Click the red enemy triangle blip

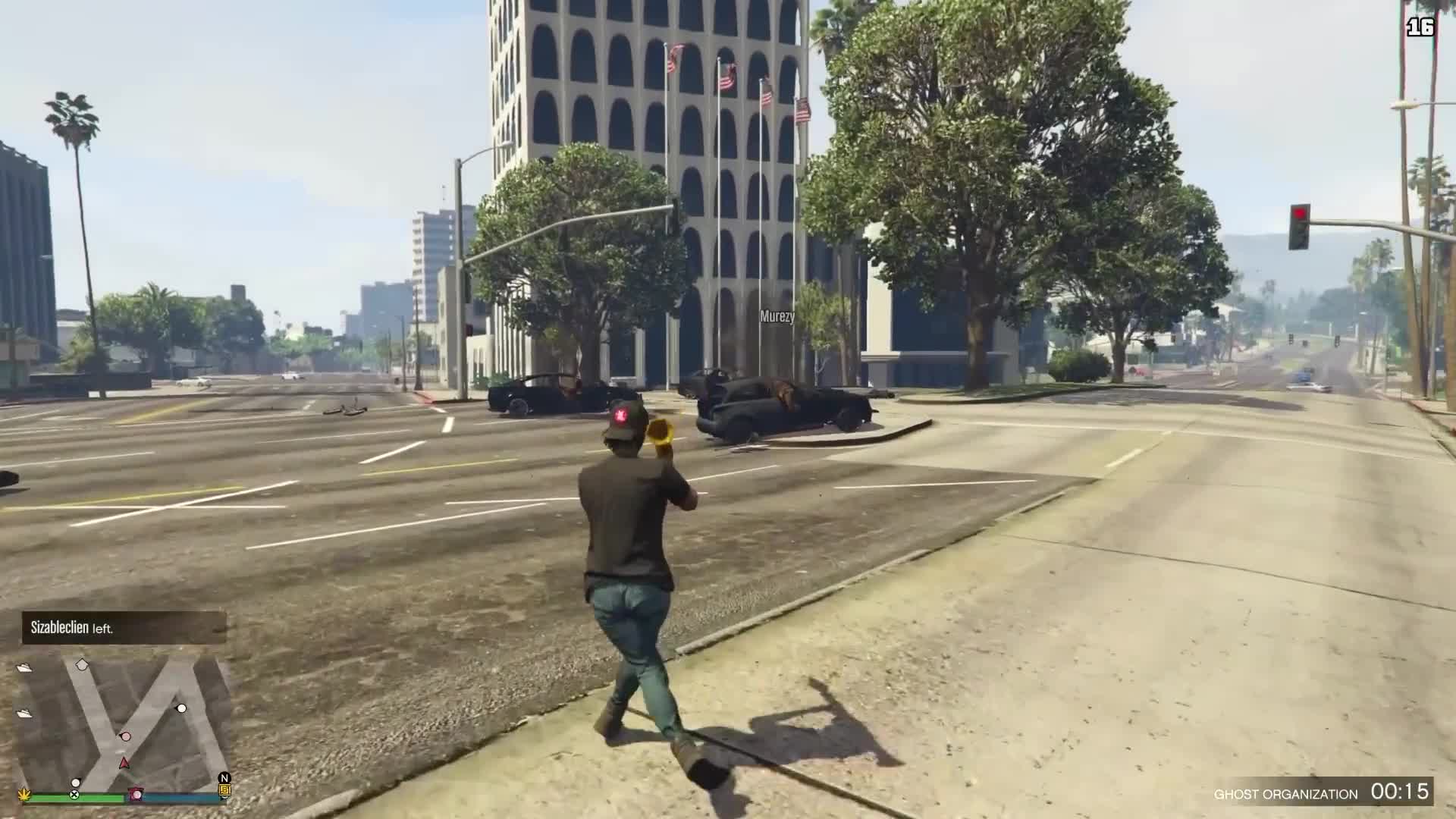tap(124, 763)
